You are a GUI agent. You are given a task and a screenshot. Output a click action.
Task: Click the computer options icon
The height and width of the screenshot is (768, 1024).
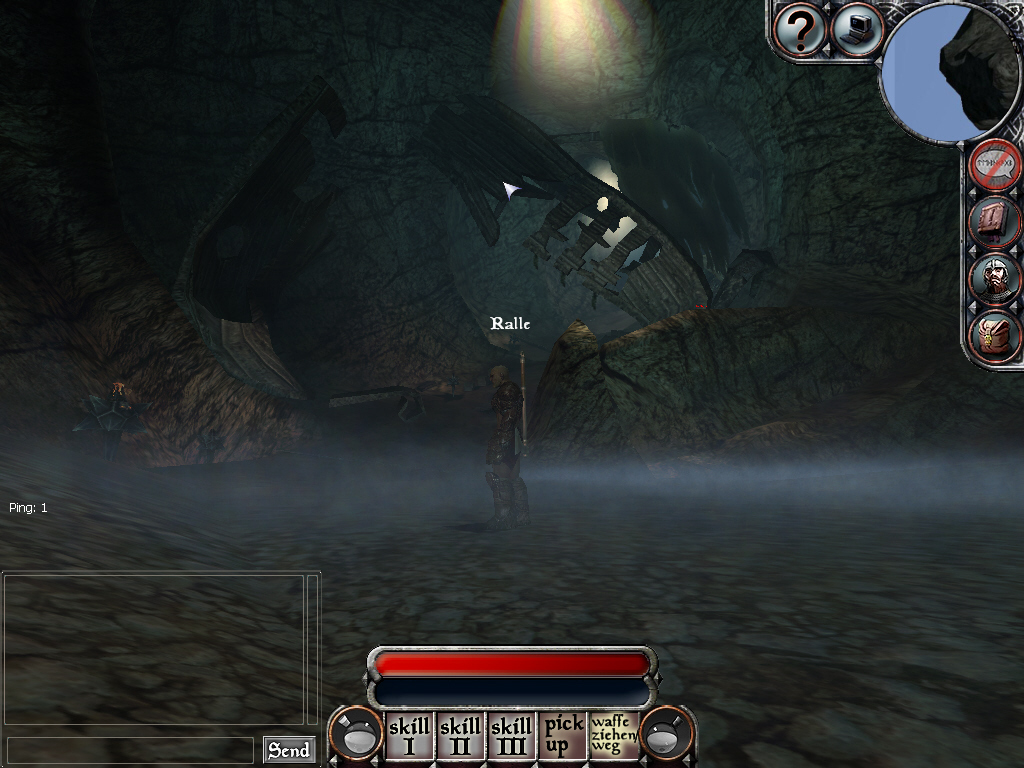click(856, 30)
